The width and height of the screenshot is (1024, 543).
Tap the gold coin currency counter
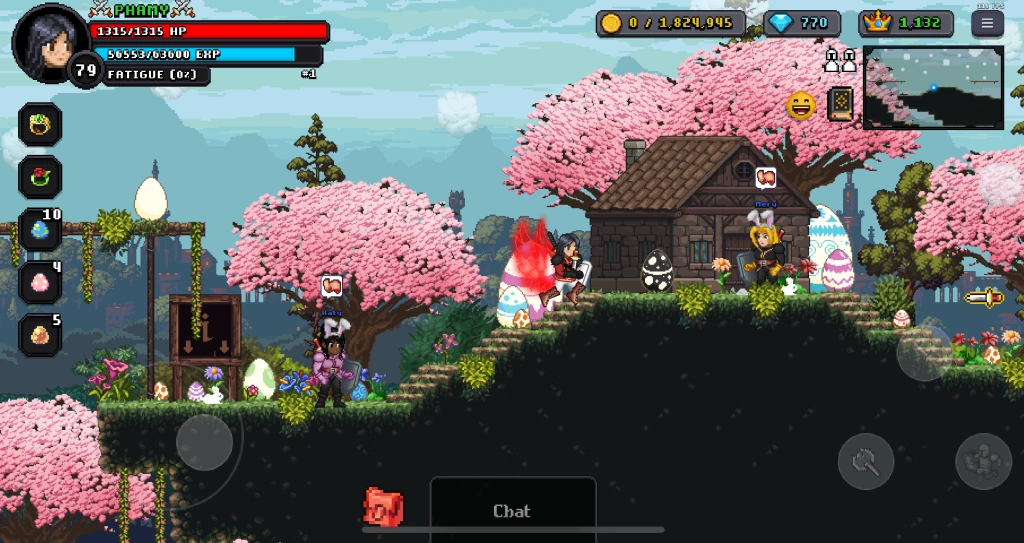[670, 23]
